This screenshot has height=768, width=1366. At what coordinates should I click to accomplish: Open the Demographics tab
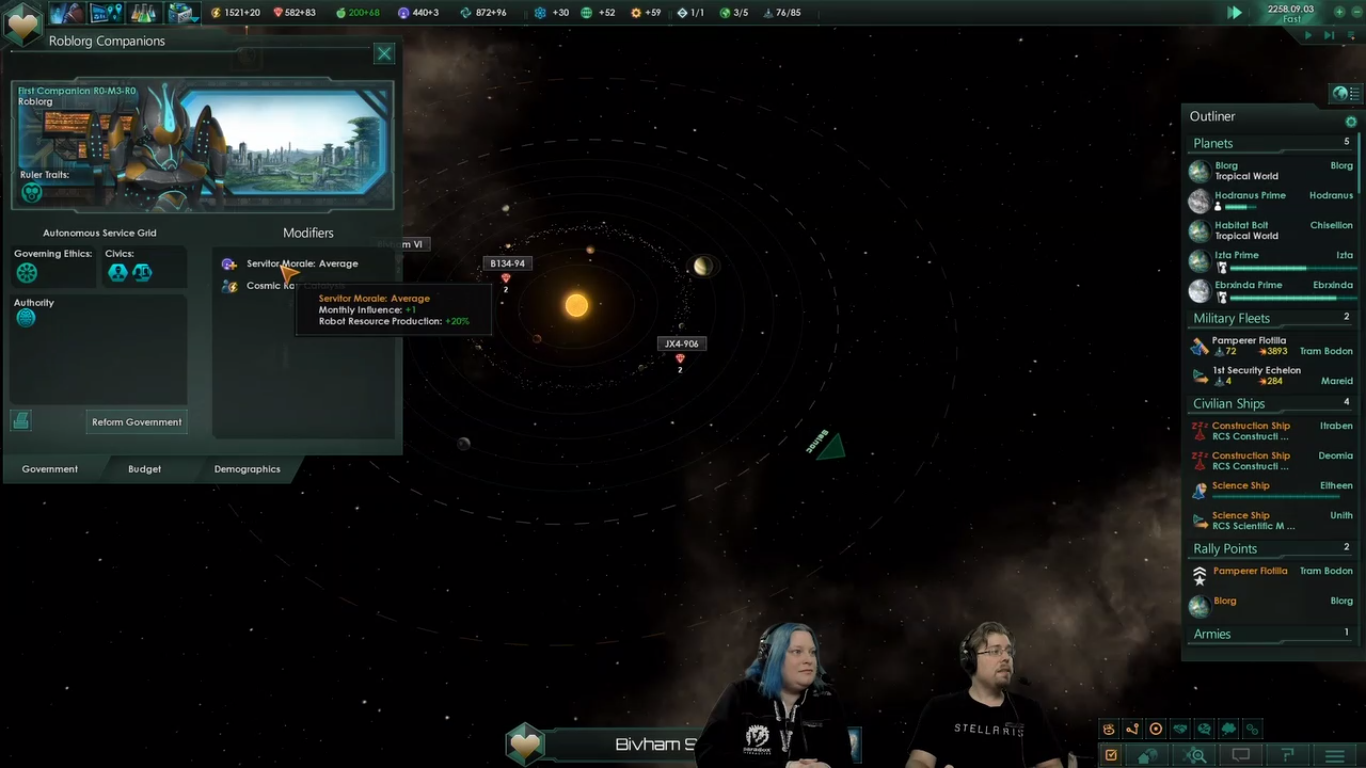pos(247,469)
